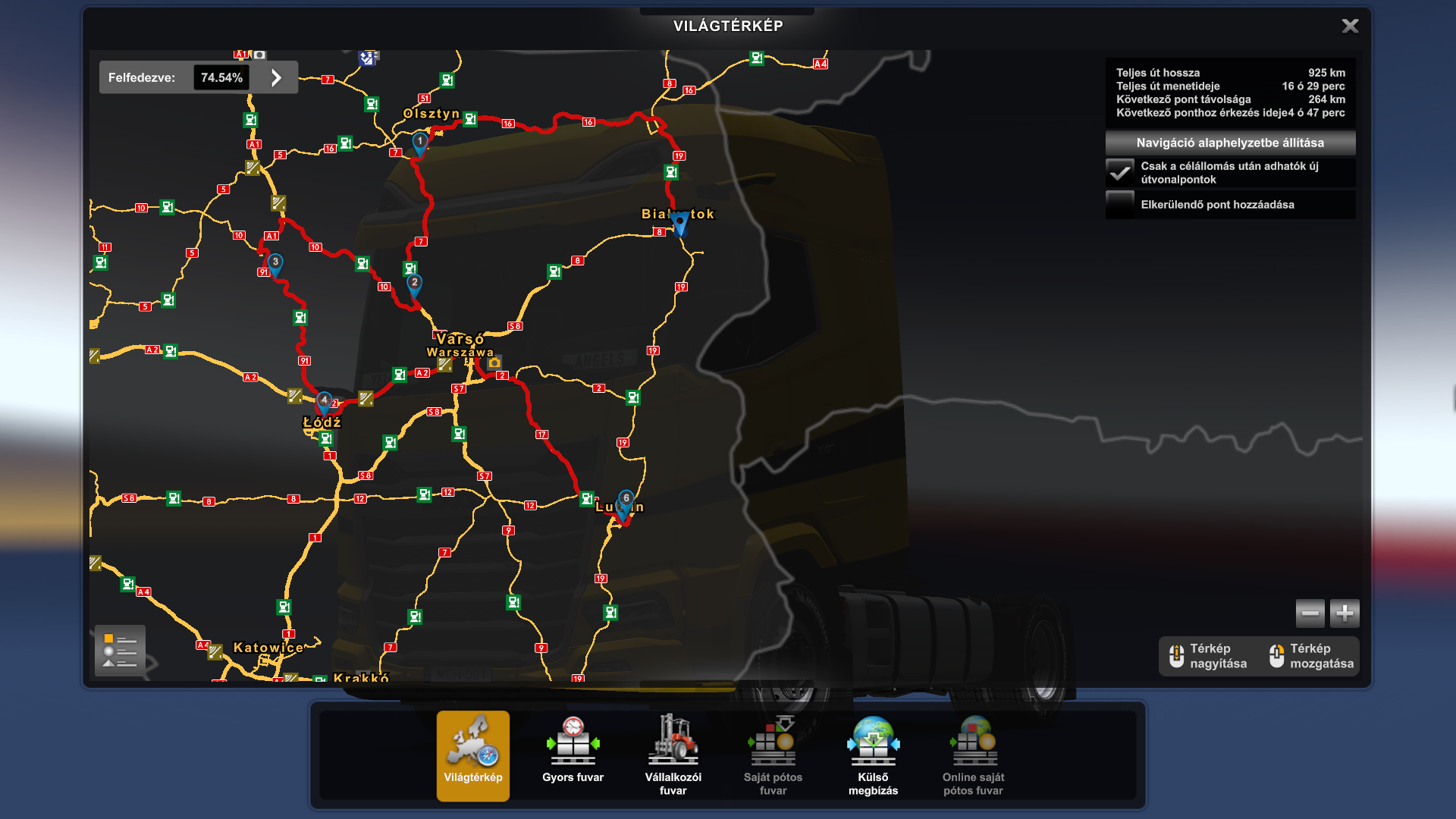Switch to Térkép mozgatása mode

(1310, 656)
